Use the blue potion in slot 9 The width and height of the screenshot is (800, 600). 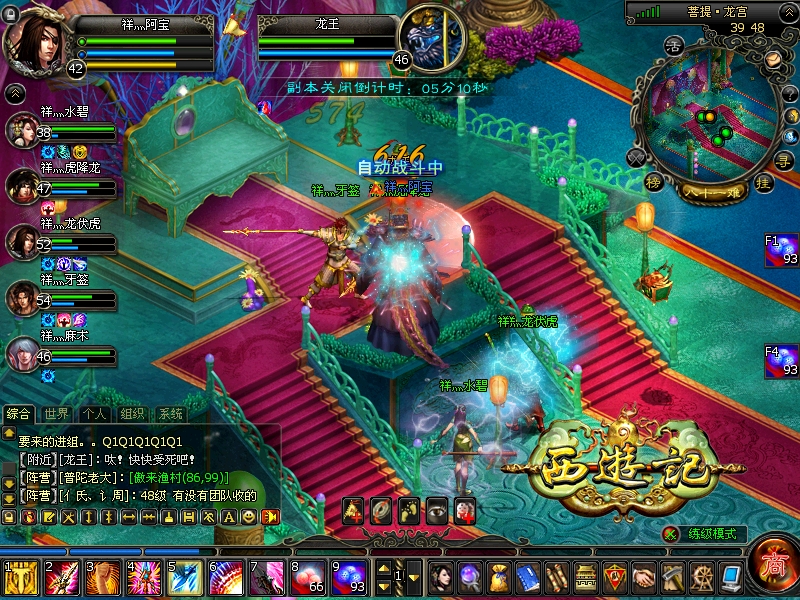[x=348, y=578]
